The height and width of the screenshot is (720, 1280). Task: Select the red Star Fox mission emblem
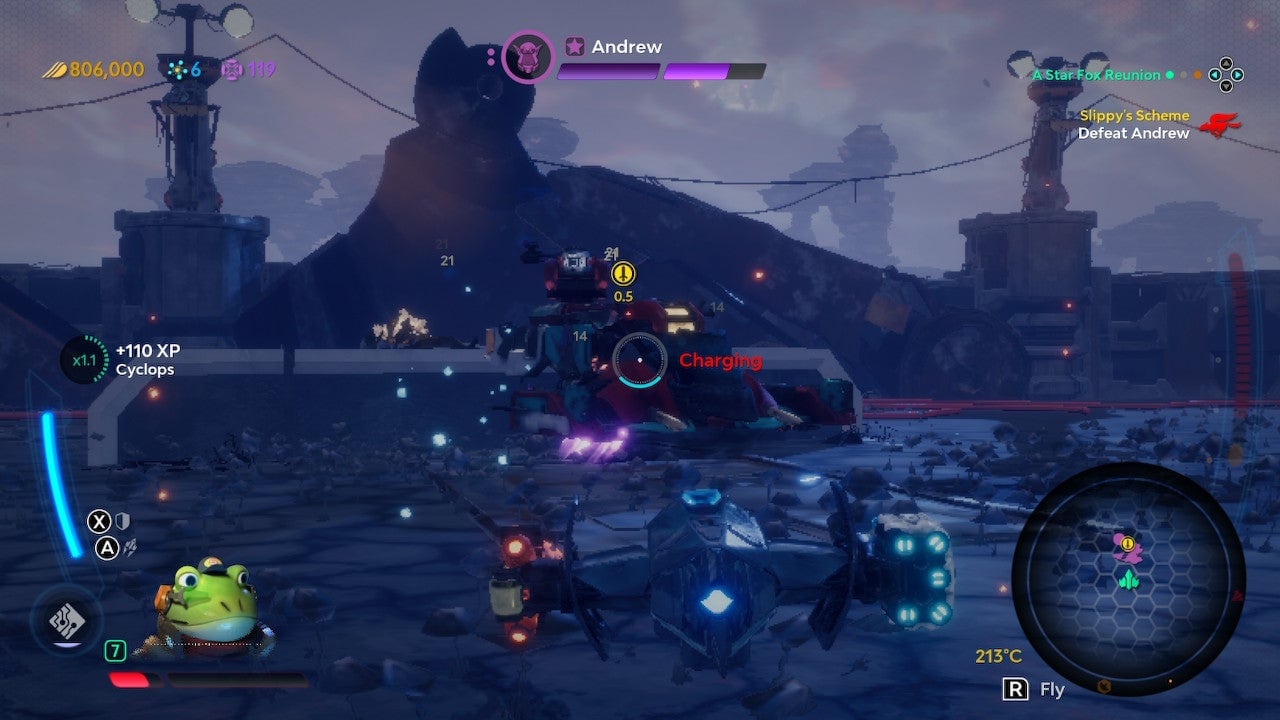pos(1220,125)
